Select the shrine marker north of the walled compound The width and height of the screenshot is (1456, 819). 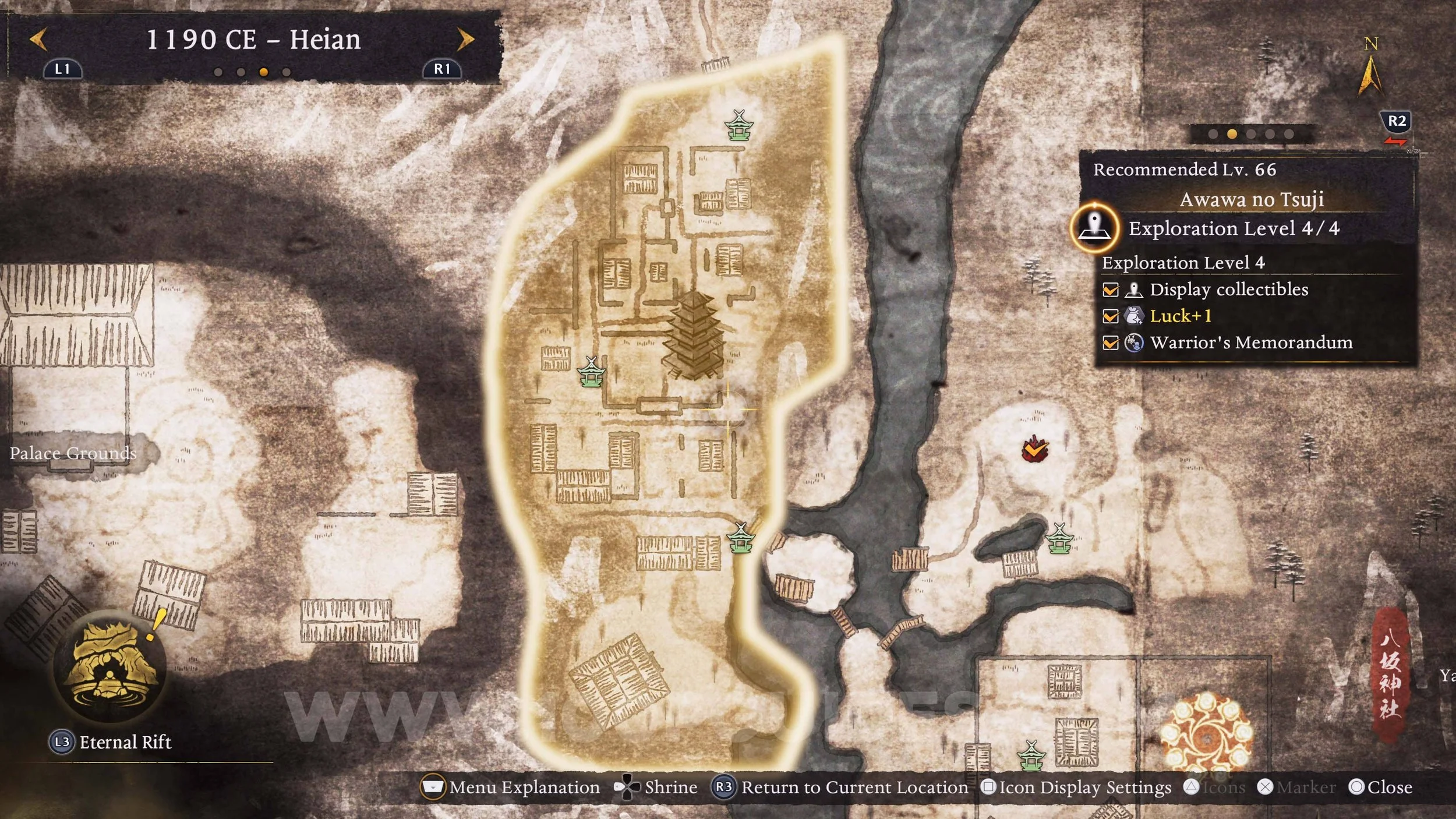pyautogui.click(x=738, y=125)
